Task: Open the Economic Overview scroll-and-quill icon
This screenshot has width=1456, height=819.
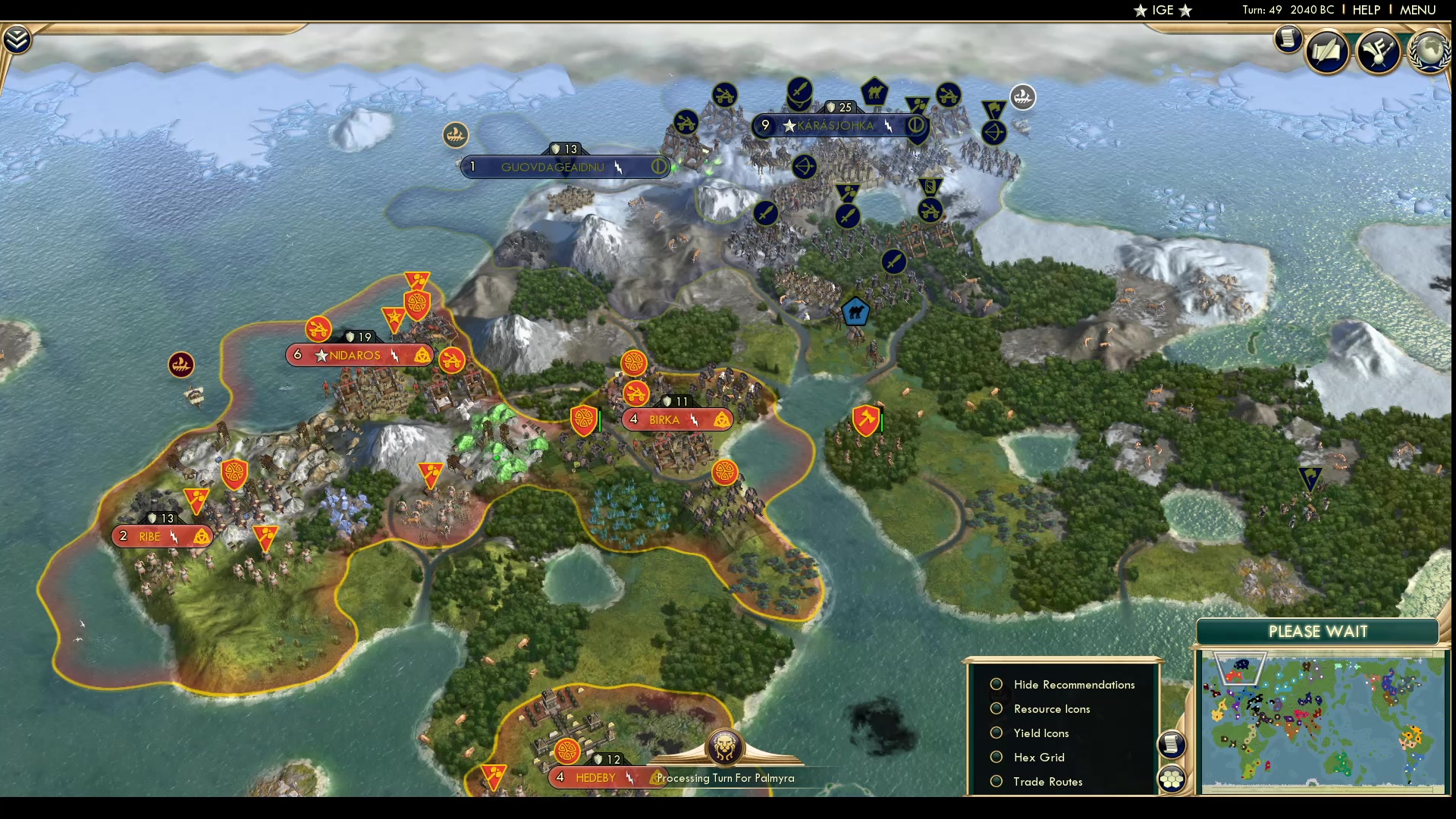Action: [1328, 51]
